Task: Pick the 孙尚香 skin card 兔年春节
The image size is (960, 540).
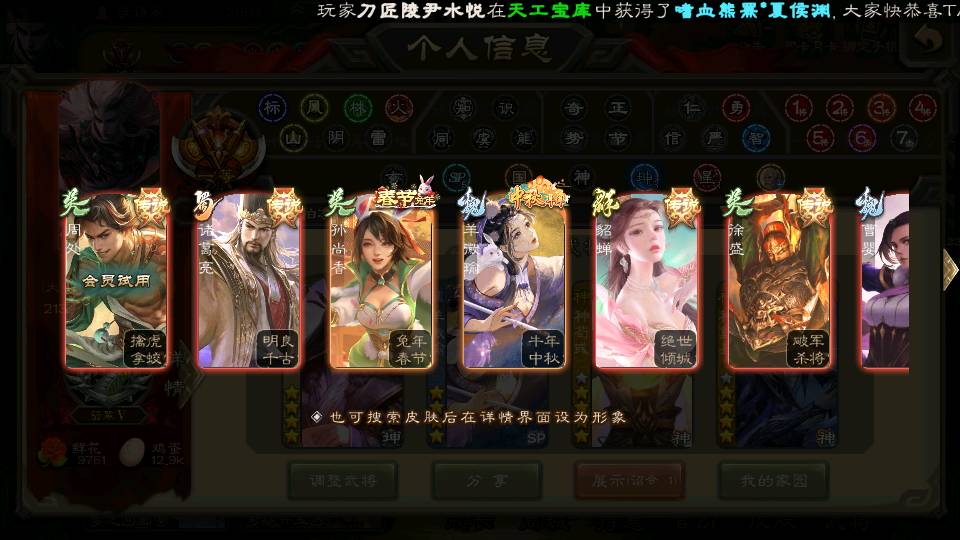Action: tap(381, 282)
